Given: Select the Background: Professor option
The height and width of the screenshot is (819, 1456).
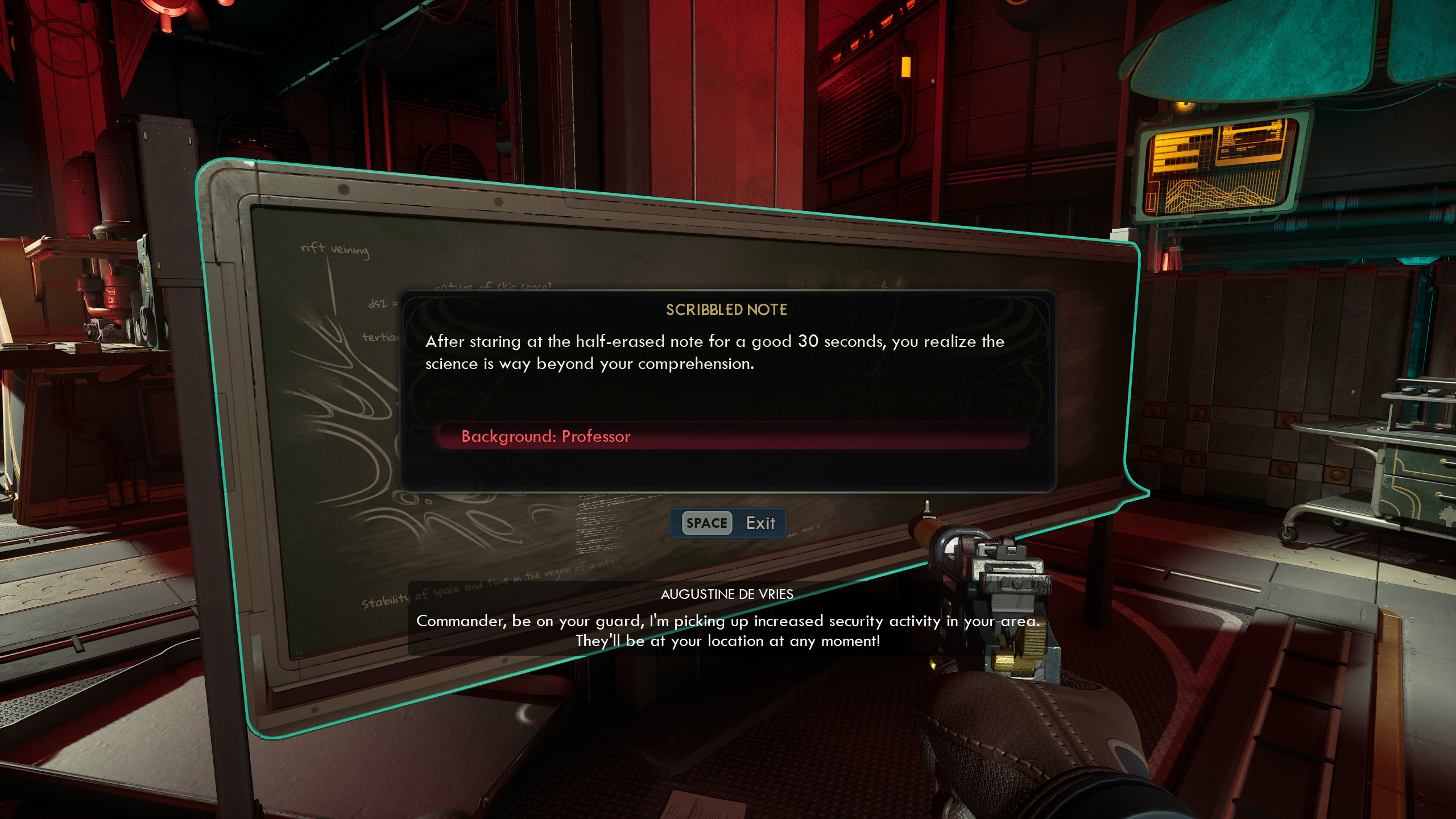Looking at the screenshot, I should [546, 436].
